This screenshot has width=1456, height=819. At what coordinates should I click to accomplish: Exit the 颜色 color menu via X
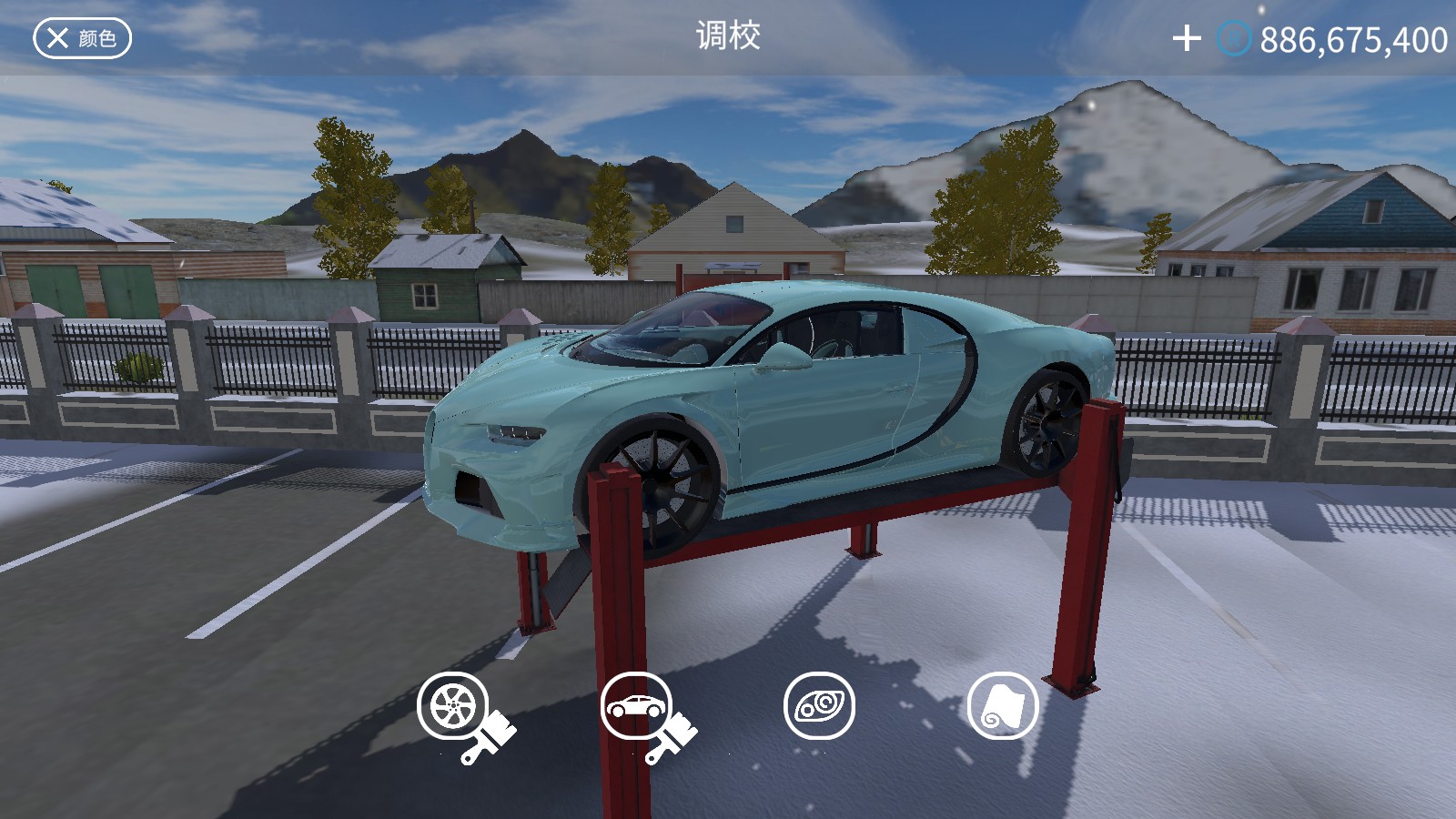tap(56, 38)
